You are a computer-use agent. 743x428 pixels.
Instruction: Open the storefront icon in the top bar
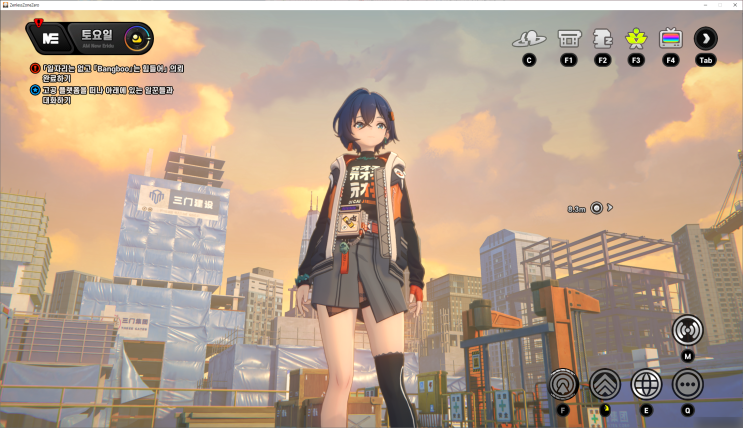[x=568, y=39]
